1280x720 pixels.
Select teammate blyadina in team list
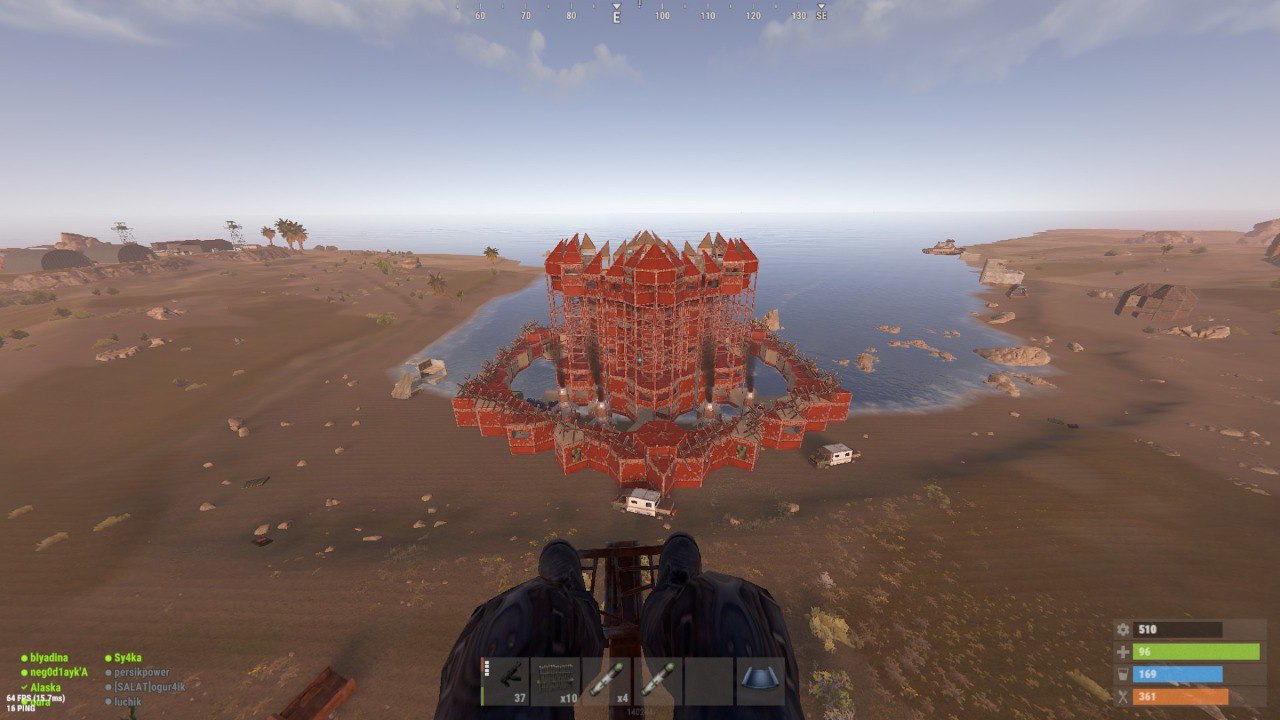(49, 658)
